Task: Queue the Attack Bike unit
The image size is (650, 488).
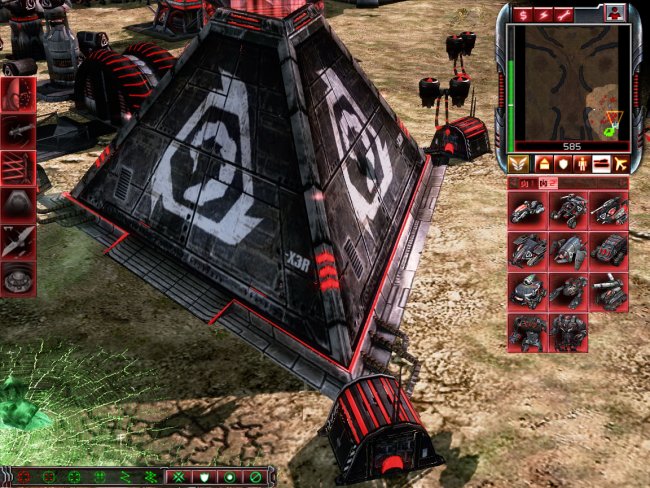Action: pyautogui.click(x=527, y=209)
